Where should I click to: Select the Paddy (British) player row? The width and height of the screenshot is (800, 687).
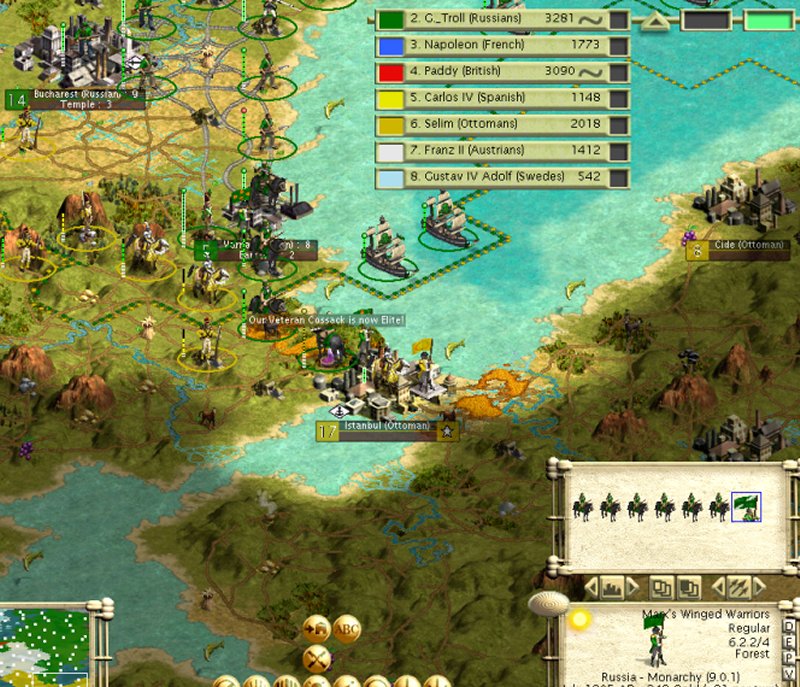[x=502, y=72]
